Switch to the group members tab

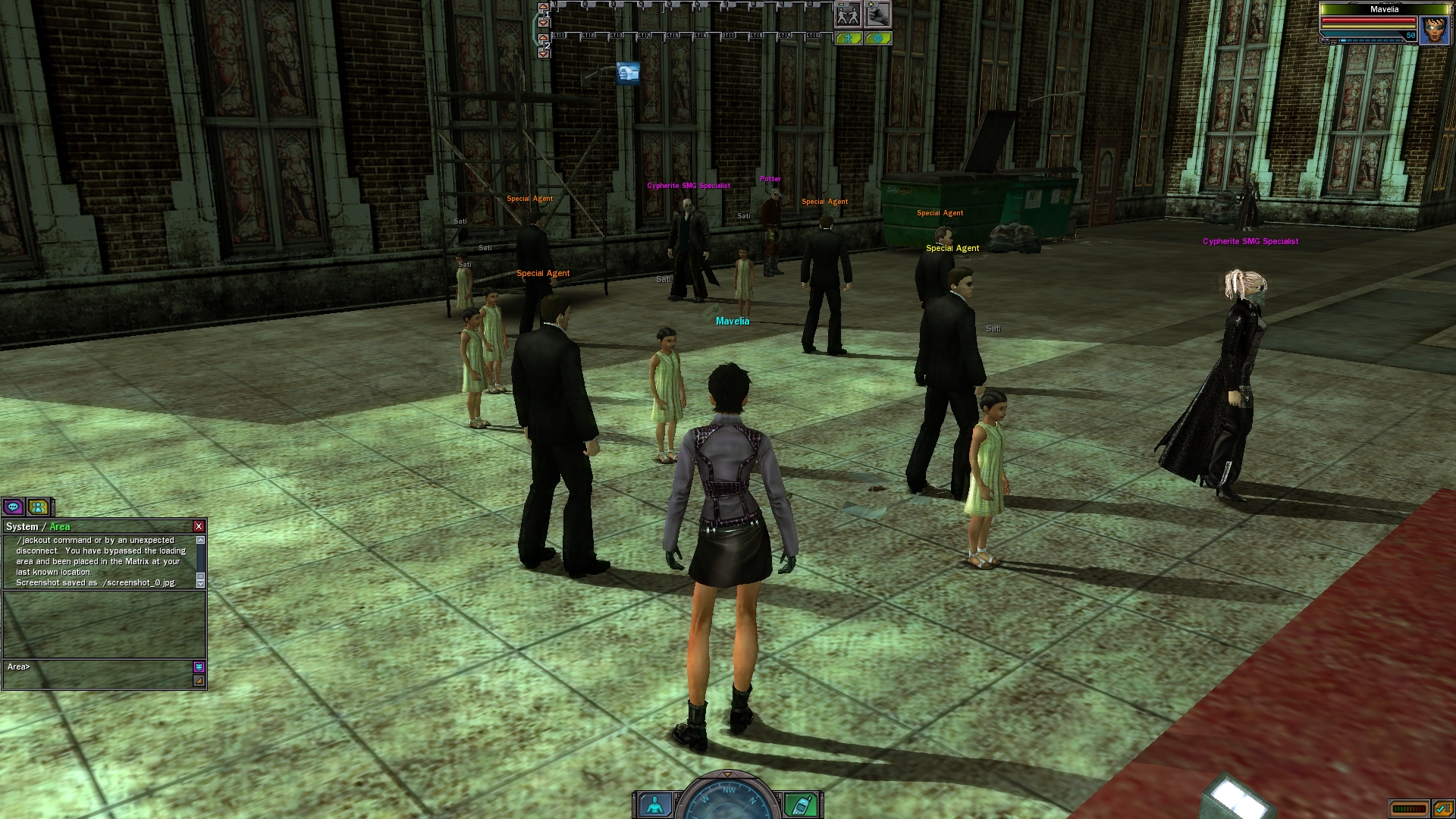[x=38, y=507]
